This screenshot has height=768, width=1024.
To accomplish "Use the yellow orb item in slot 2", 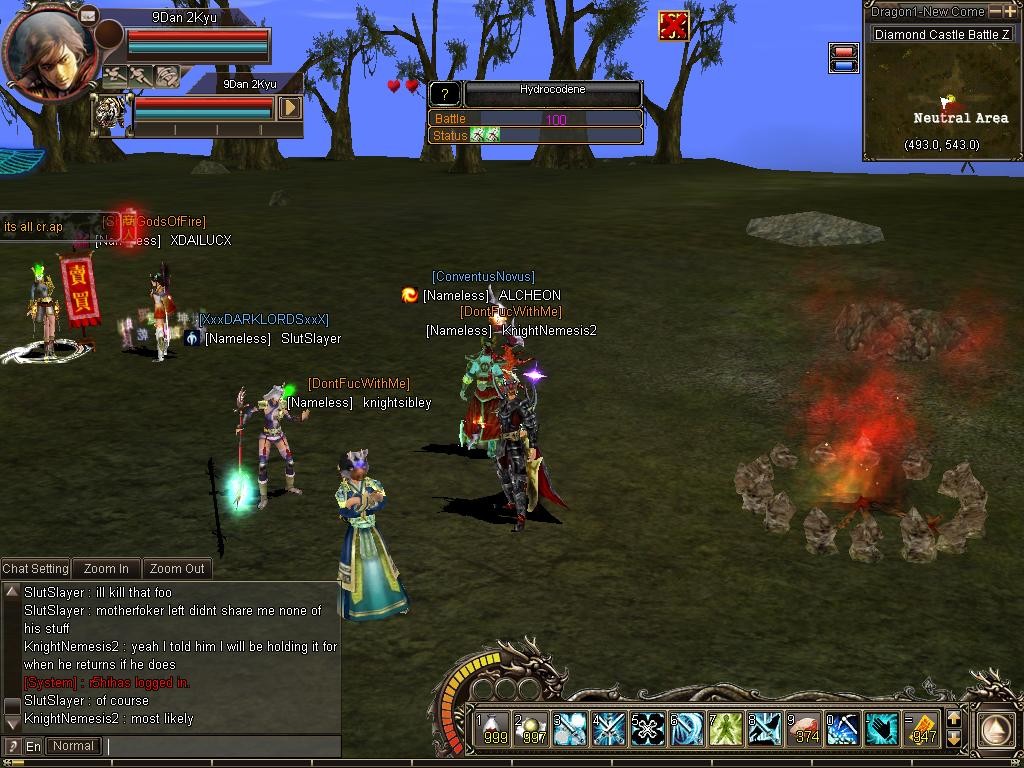I will [x=530, y=728].
